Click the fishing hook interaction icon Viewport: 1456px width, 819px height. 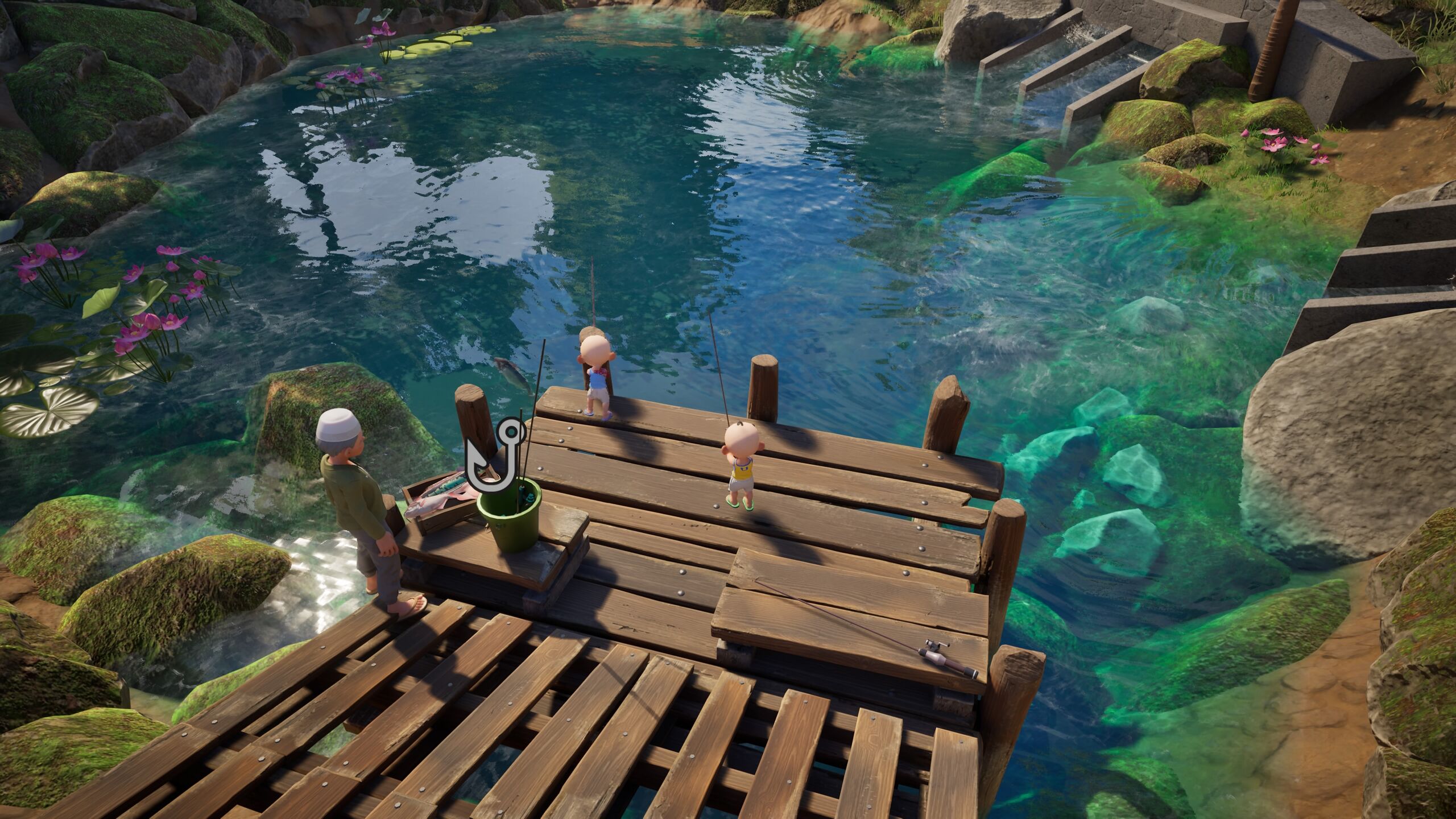coord(494,456)
